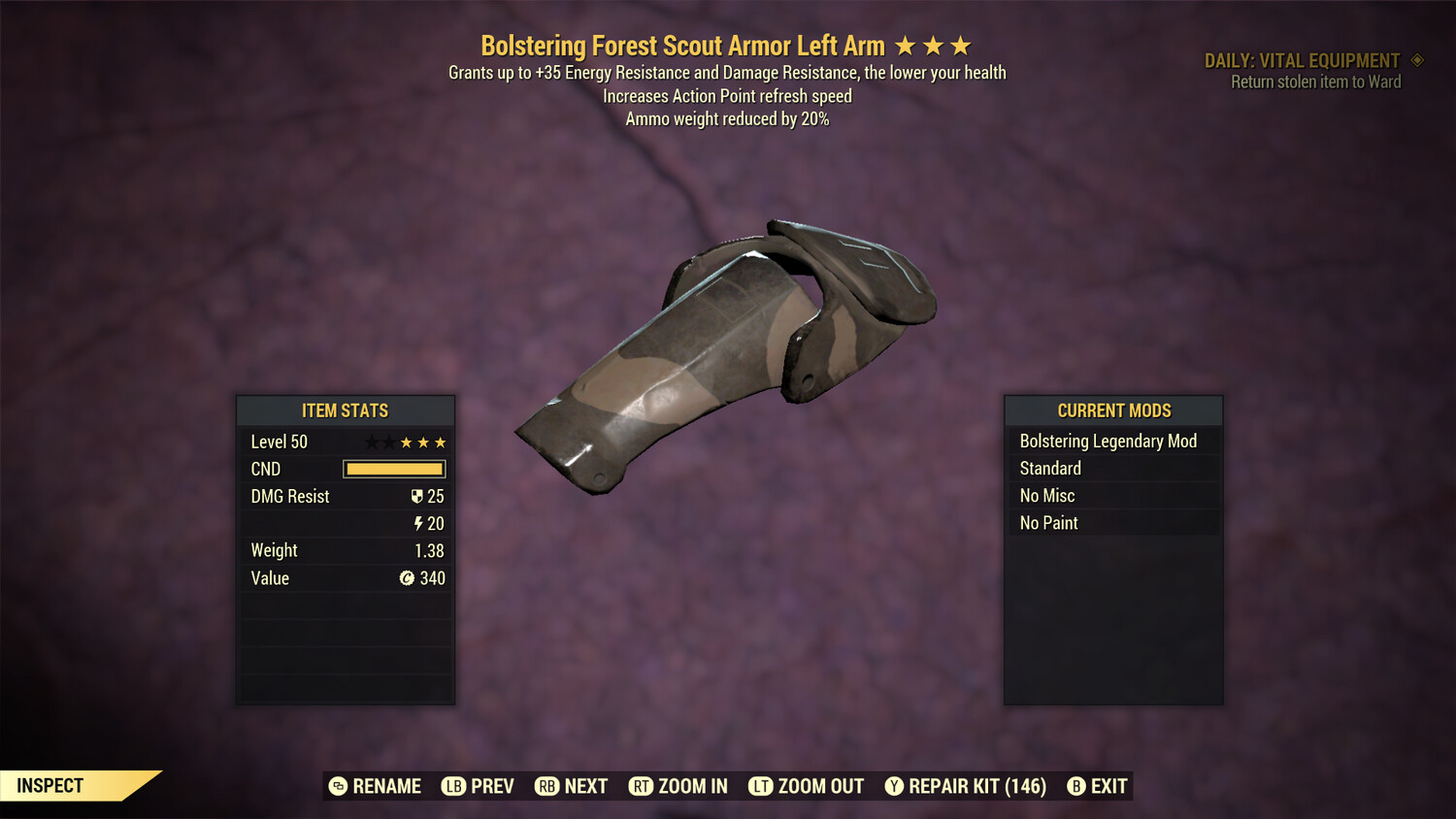Toggle RT ZOOM IN on the armor view
The height and width of the screenshot is (819, 1456).
coord(642,786)
